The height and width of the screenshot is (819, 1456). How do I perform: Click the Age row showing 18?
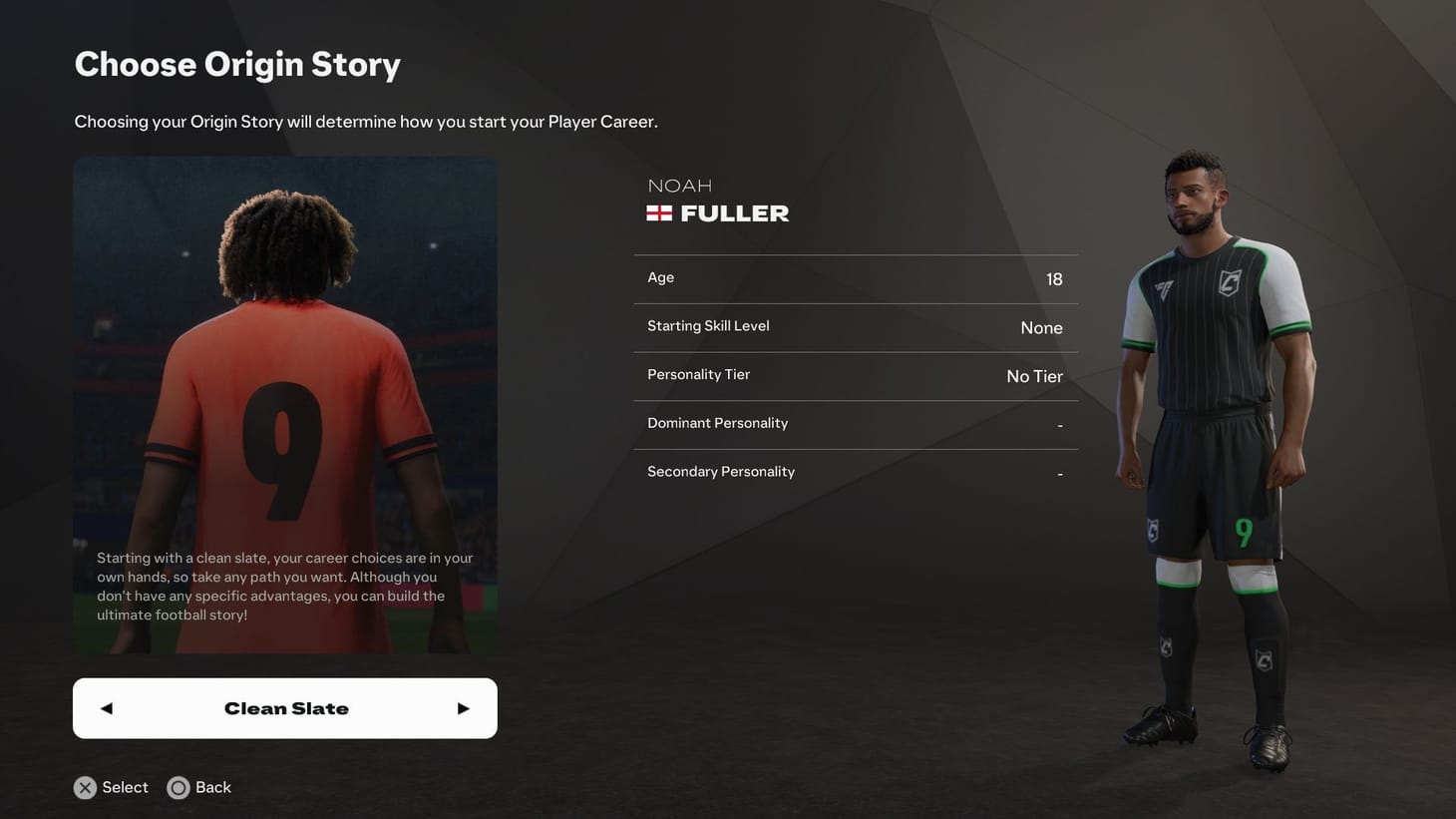coord(855,277)
